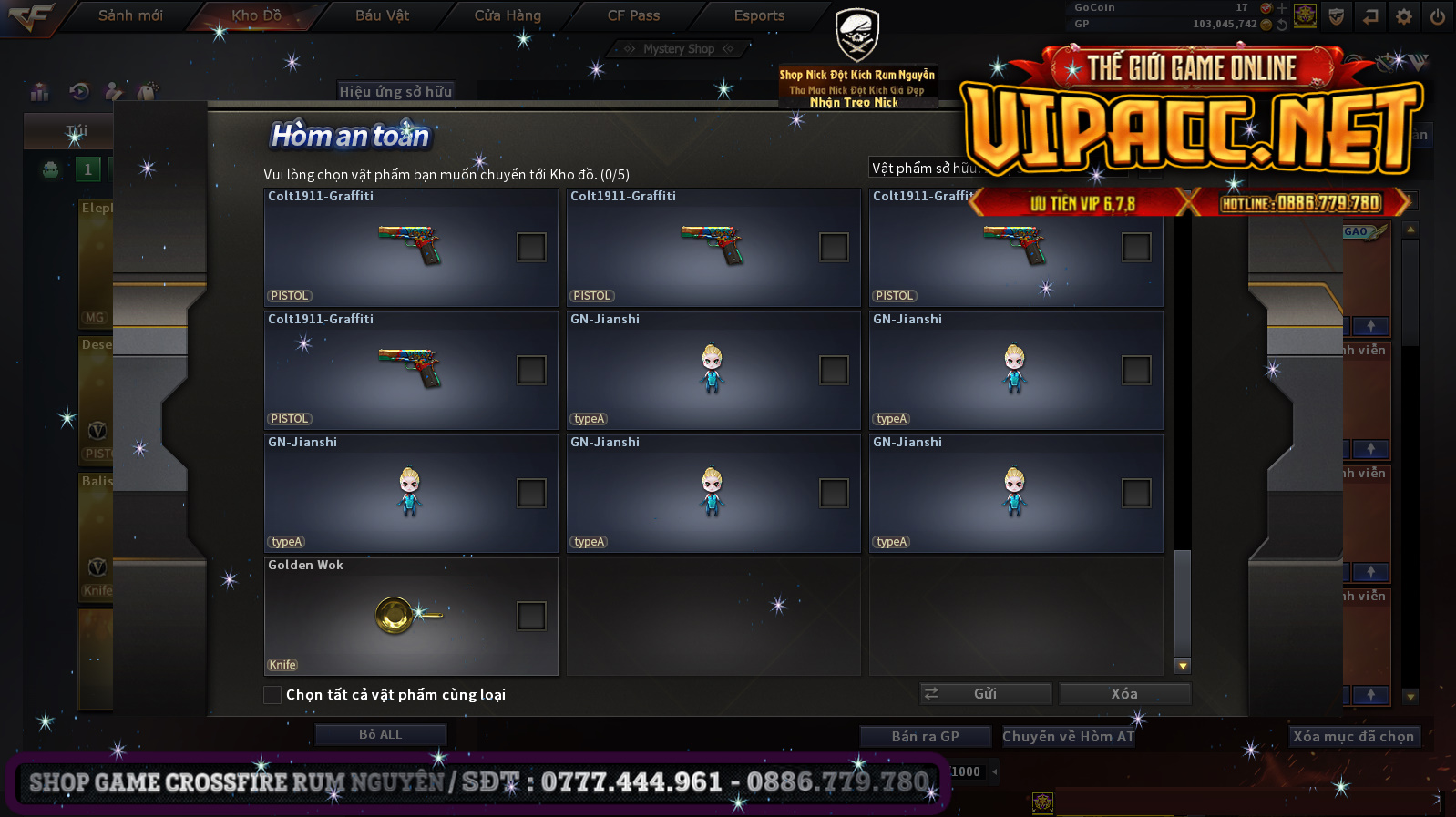
Task: Switch to the Kho Đồ tab
Action: [x=256, y=15]
